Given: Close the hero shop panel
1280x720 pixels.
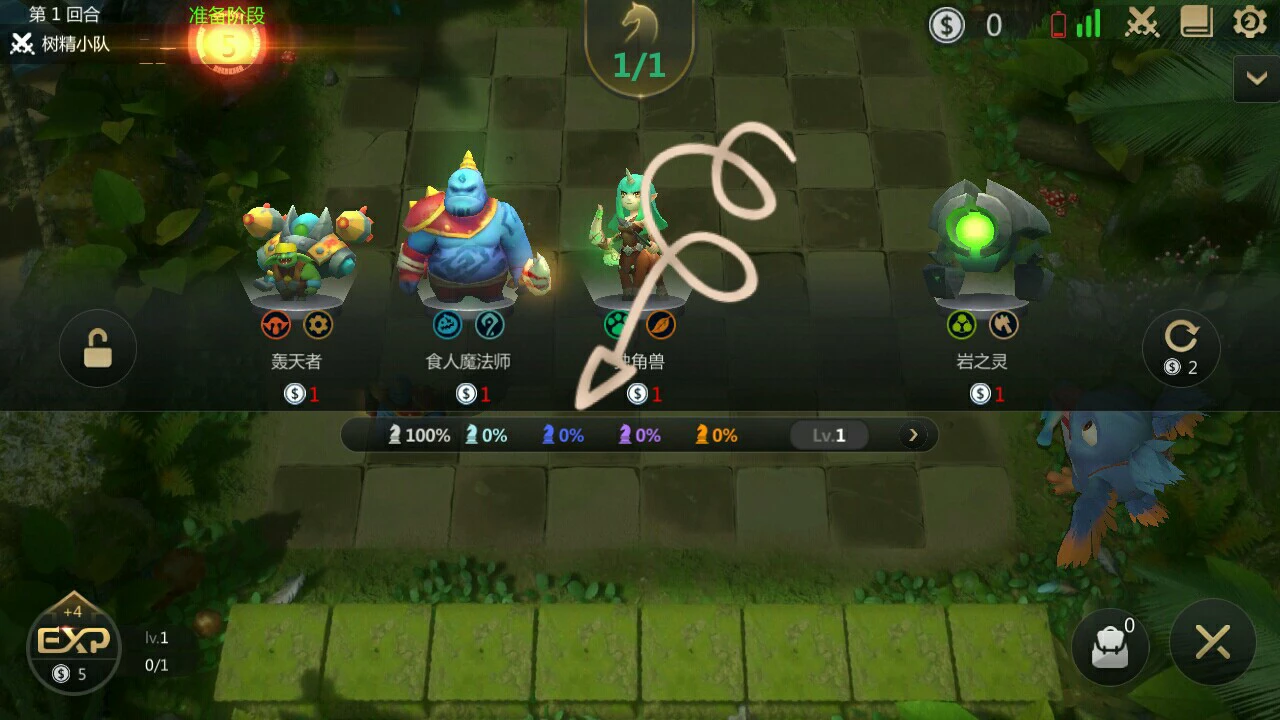Looking at the screenshot, I should coord(1212,643).
